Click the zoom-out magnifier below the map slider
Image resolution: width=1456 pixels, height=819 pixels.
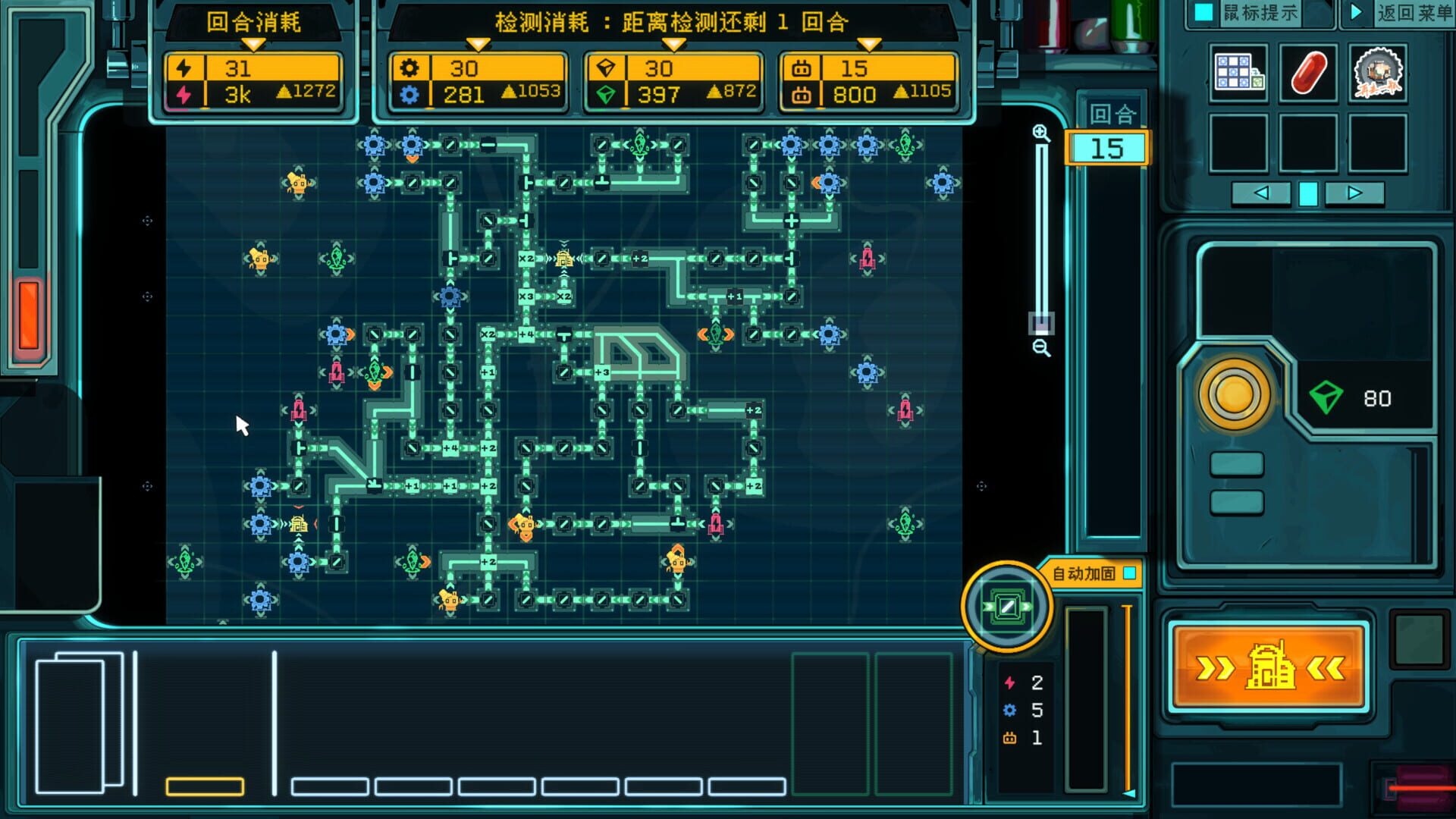coord(1041,348)
